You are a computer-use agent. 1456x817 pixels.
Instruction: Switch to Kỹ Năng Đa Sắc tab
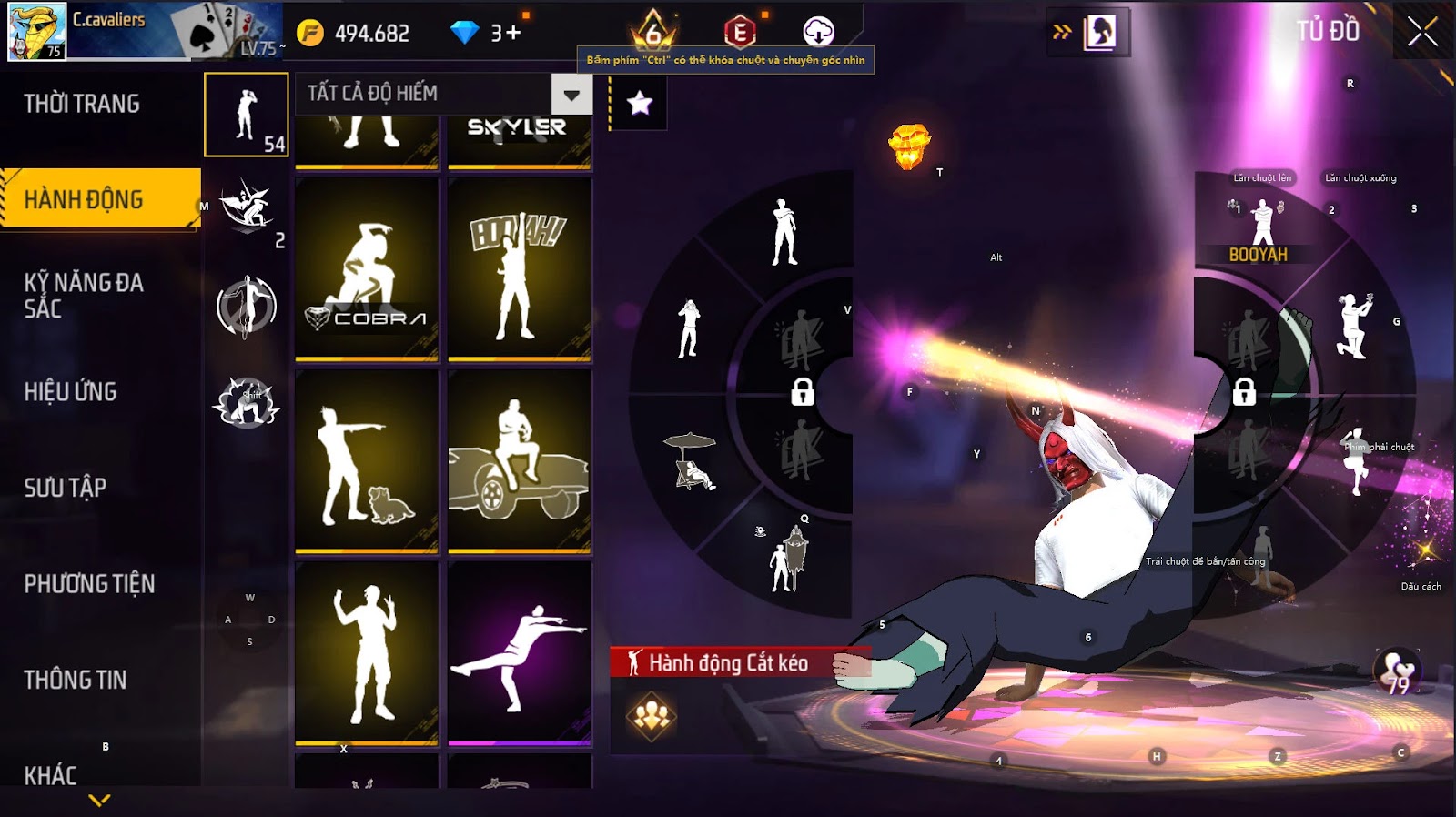pyautogui.click(x=84, y=296)
